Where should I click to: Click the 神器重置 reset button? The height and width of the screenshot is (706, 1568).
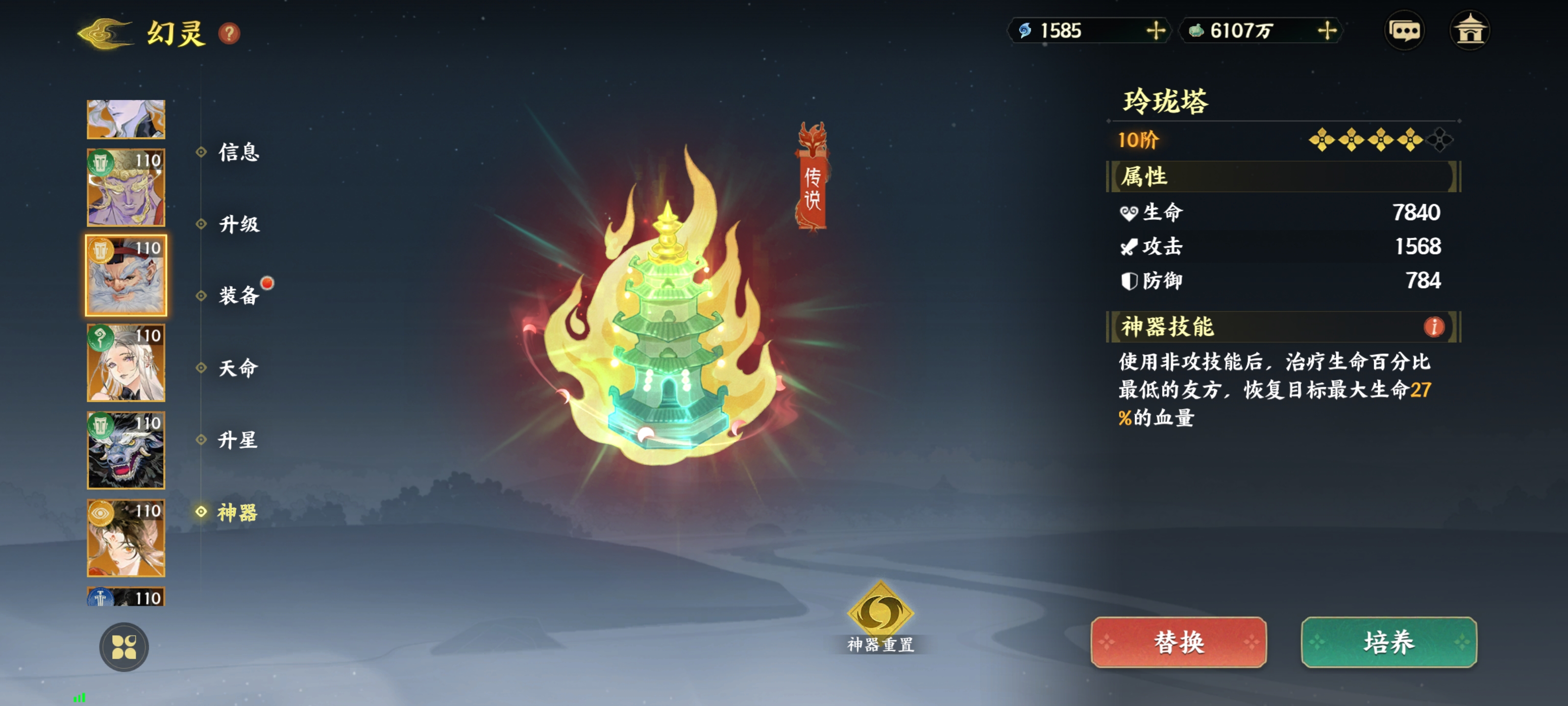[880, 616]
